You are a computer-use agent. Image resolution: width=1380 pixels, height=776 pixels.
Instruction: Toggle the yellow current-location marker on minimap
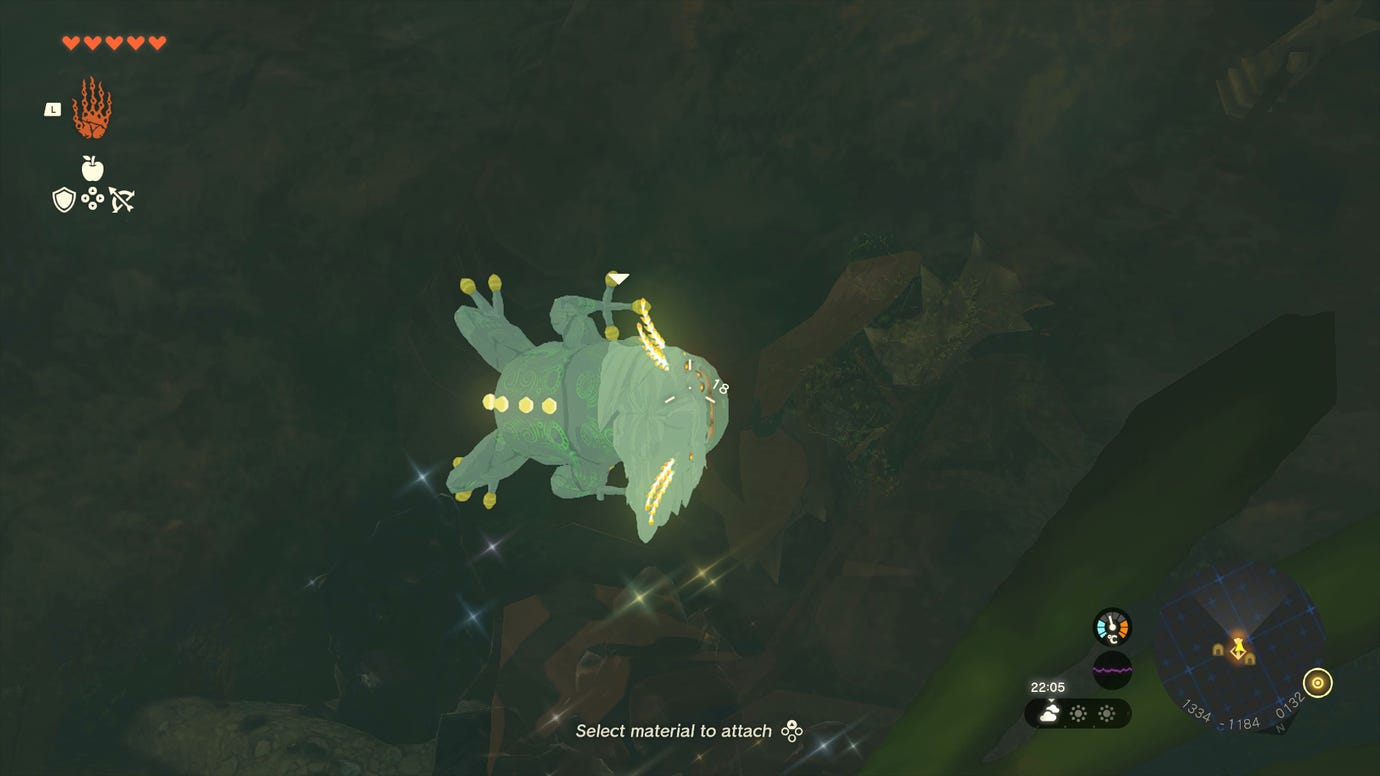[1238, 650]
